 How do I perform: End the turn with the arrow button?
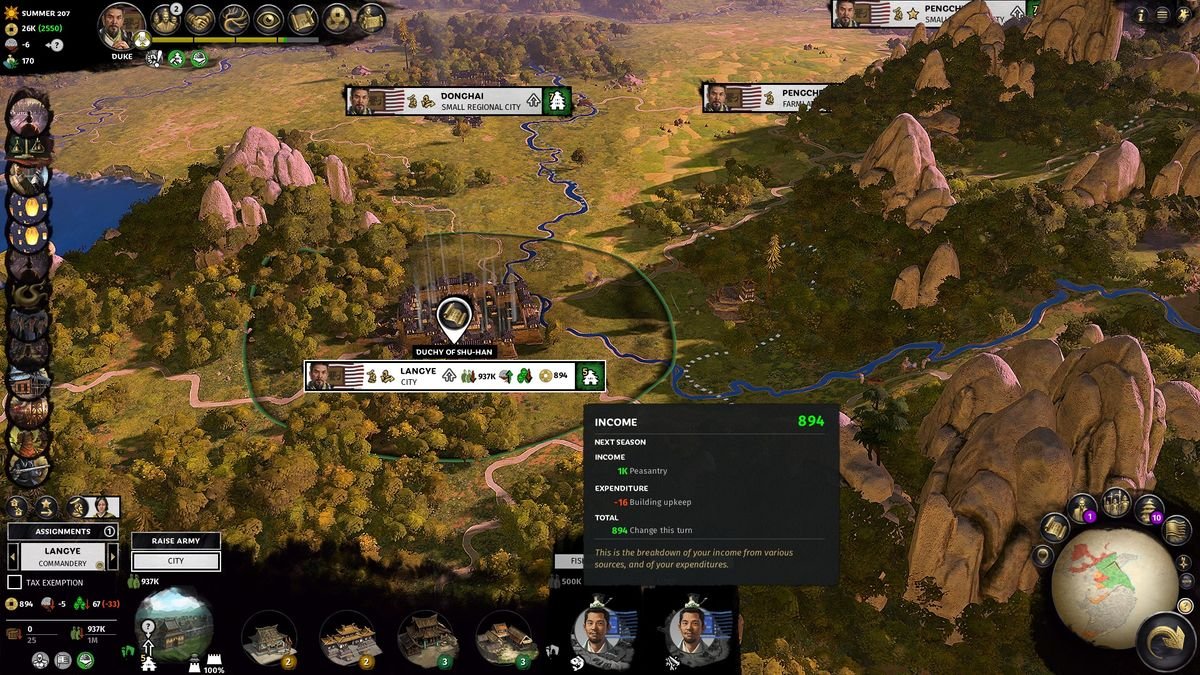click(x=1164, y=643)
